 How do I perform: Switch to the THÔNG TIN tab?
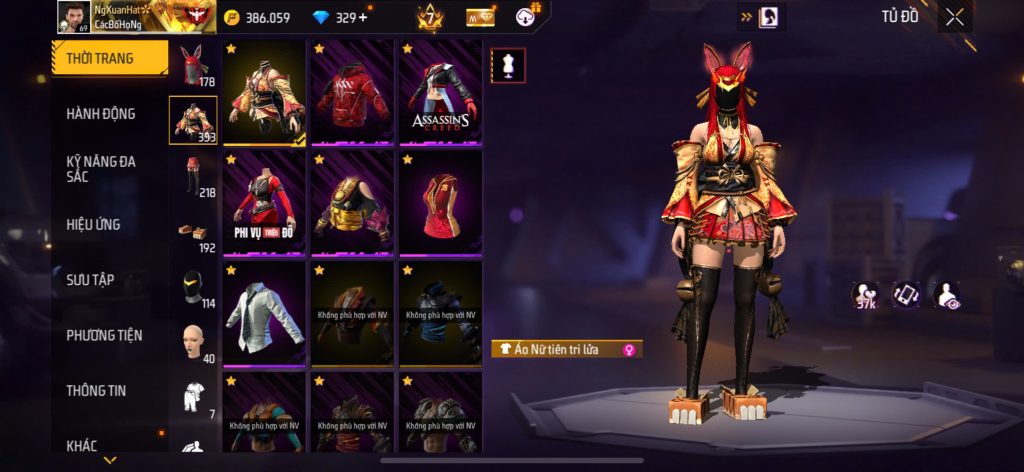[96, 390]
